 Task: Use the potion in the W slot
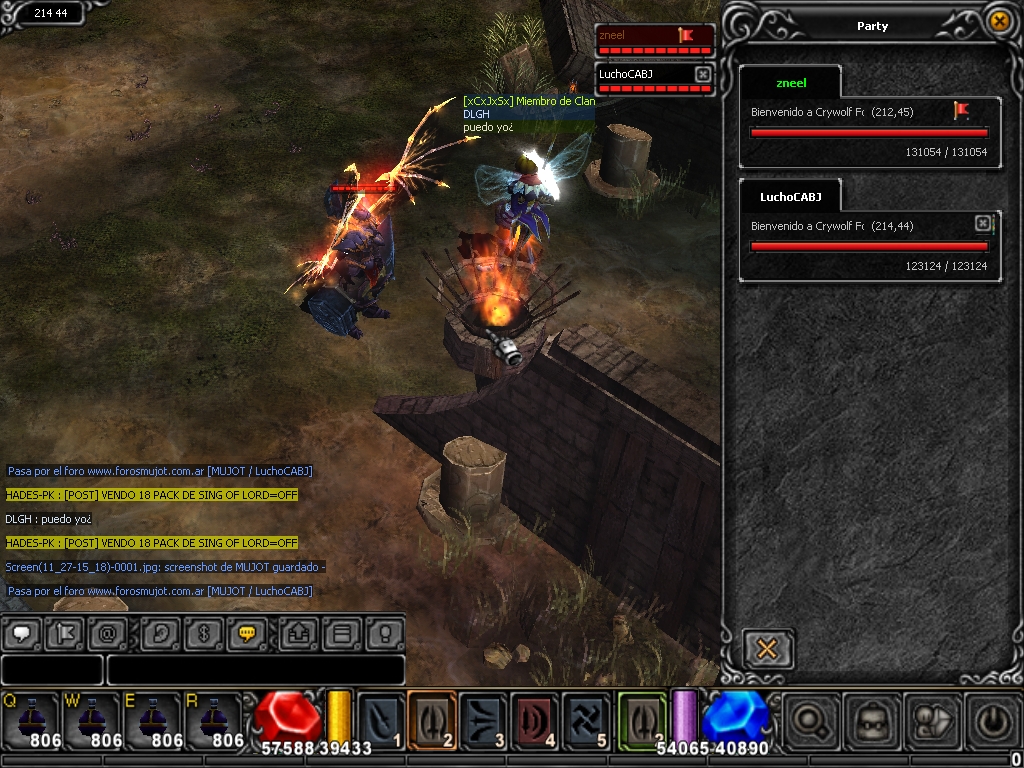pos(92,719)
